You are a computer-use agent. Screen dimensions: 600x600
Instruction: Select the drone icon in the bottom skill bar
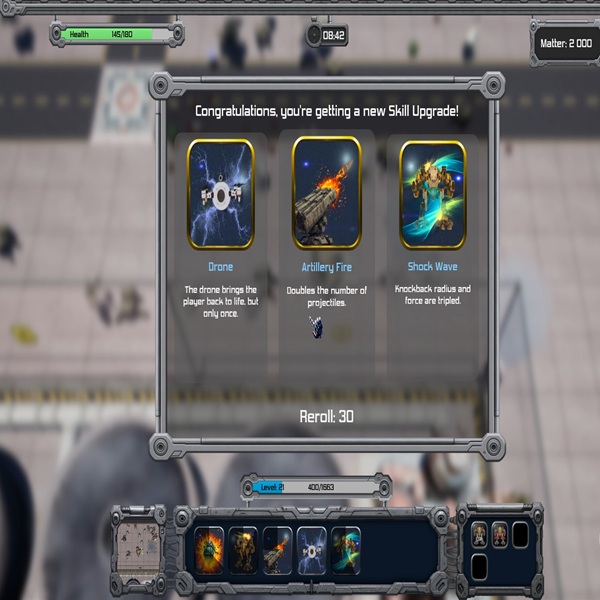click(312, 551)
